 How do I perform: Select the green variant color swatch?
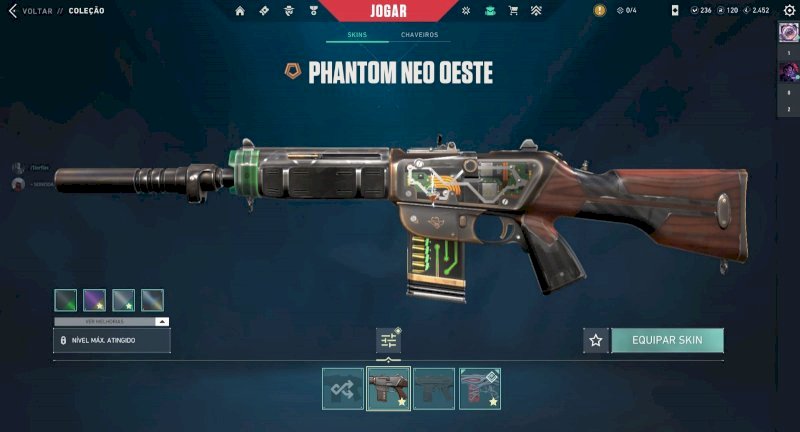coord(66,299)
